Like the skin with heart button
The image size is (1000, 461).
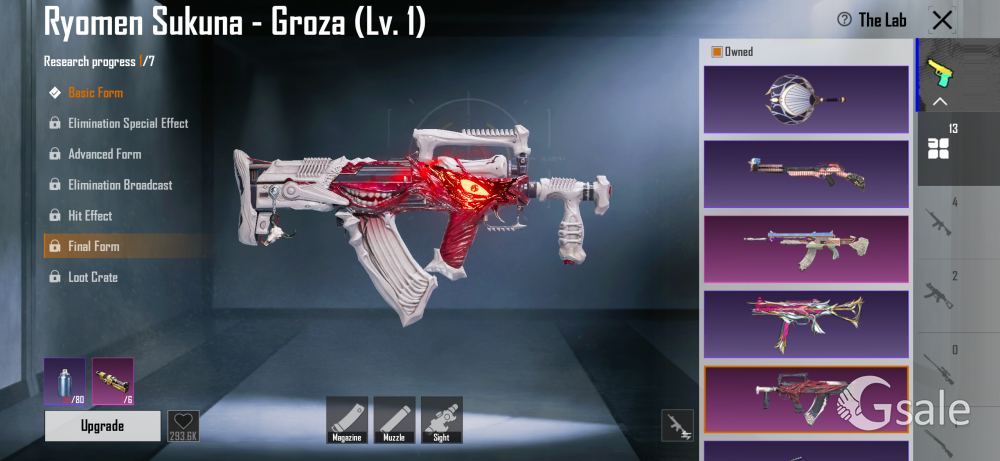[x=183, y=425]
